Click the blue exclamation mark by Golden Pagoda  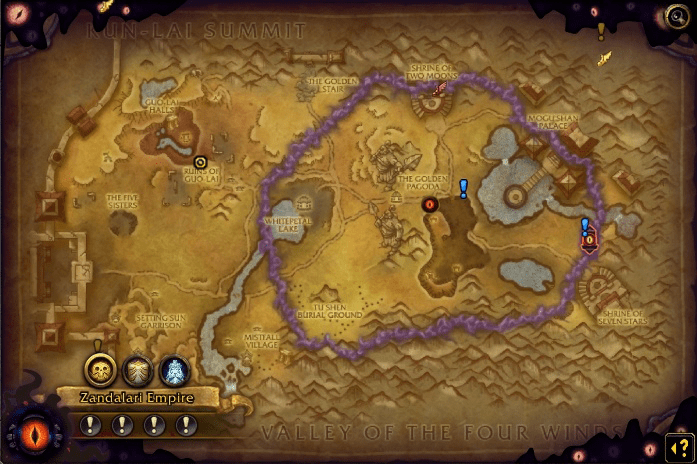point(463,188)
